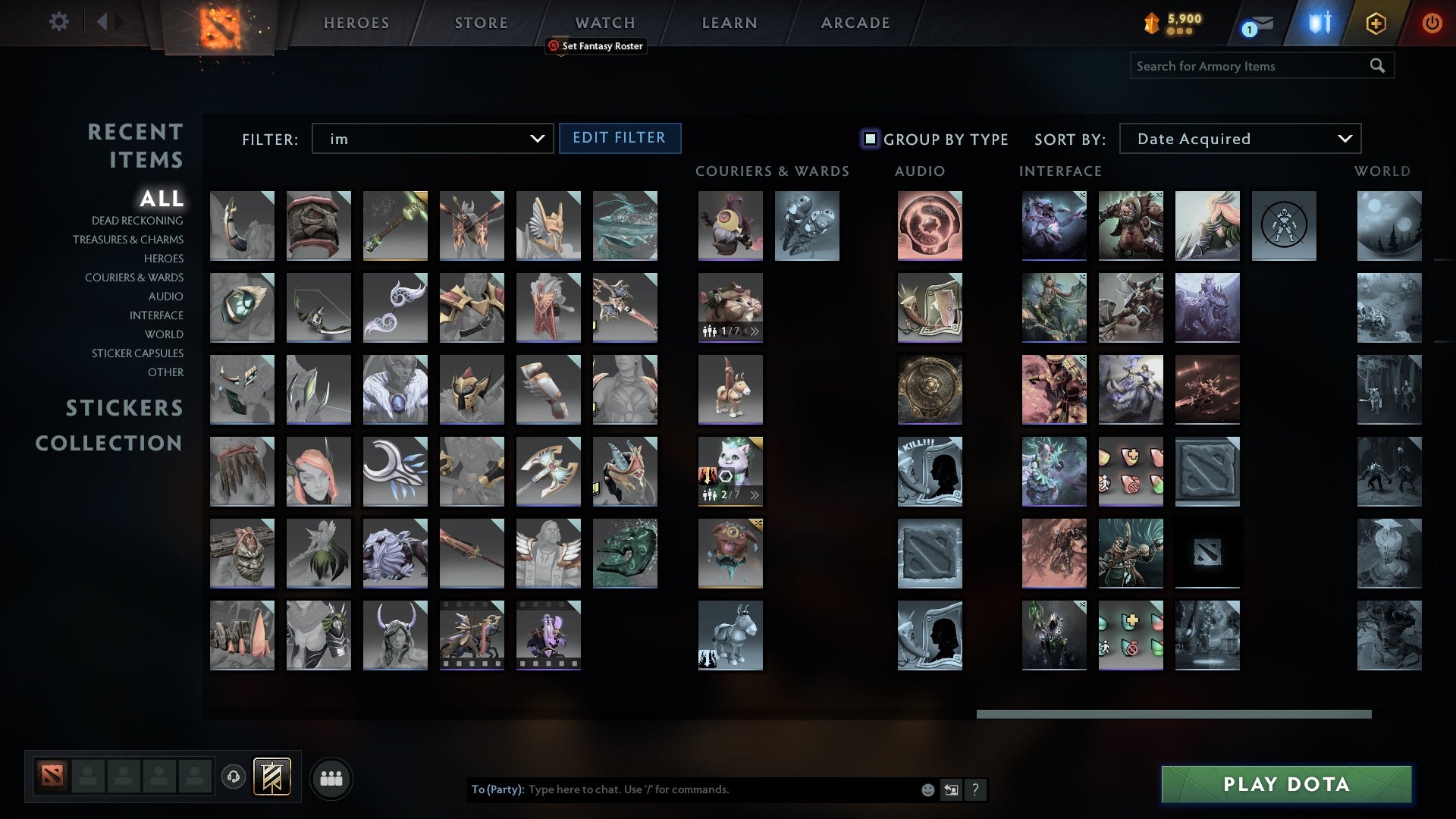Click the power button in the top right
The image size is (1456, 819).
tap(1432, 23)
